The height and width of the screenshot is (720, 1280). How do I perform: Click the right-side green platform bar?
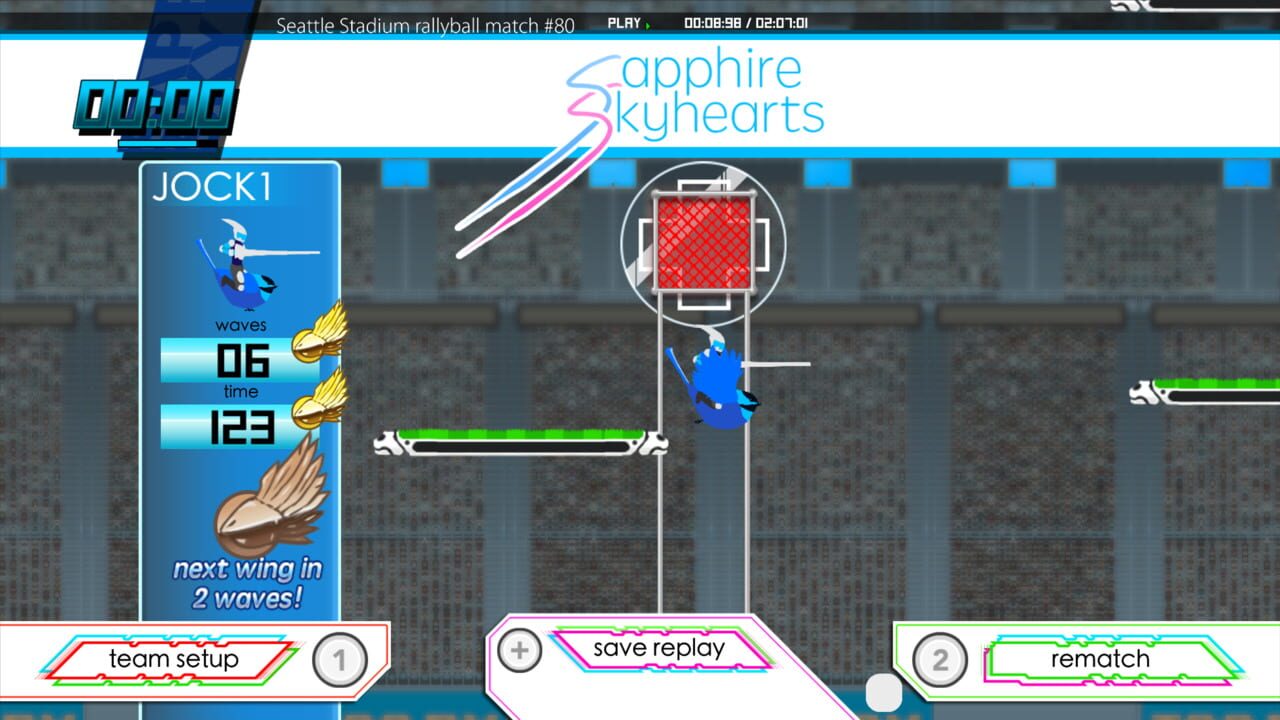click(x=1215, y=390)
